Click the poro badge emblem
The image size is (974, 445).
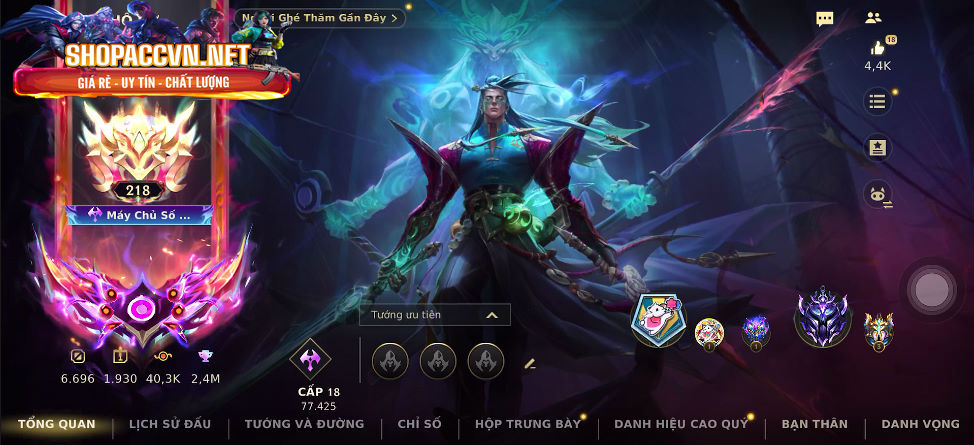click(x=657, y=321)
